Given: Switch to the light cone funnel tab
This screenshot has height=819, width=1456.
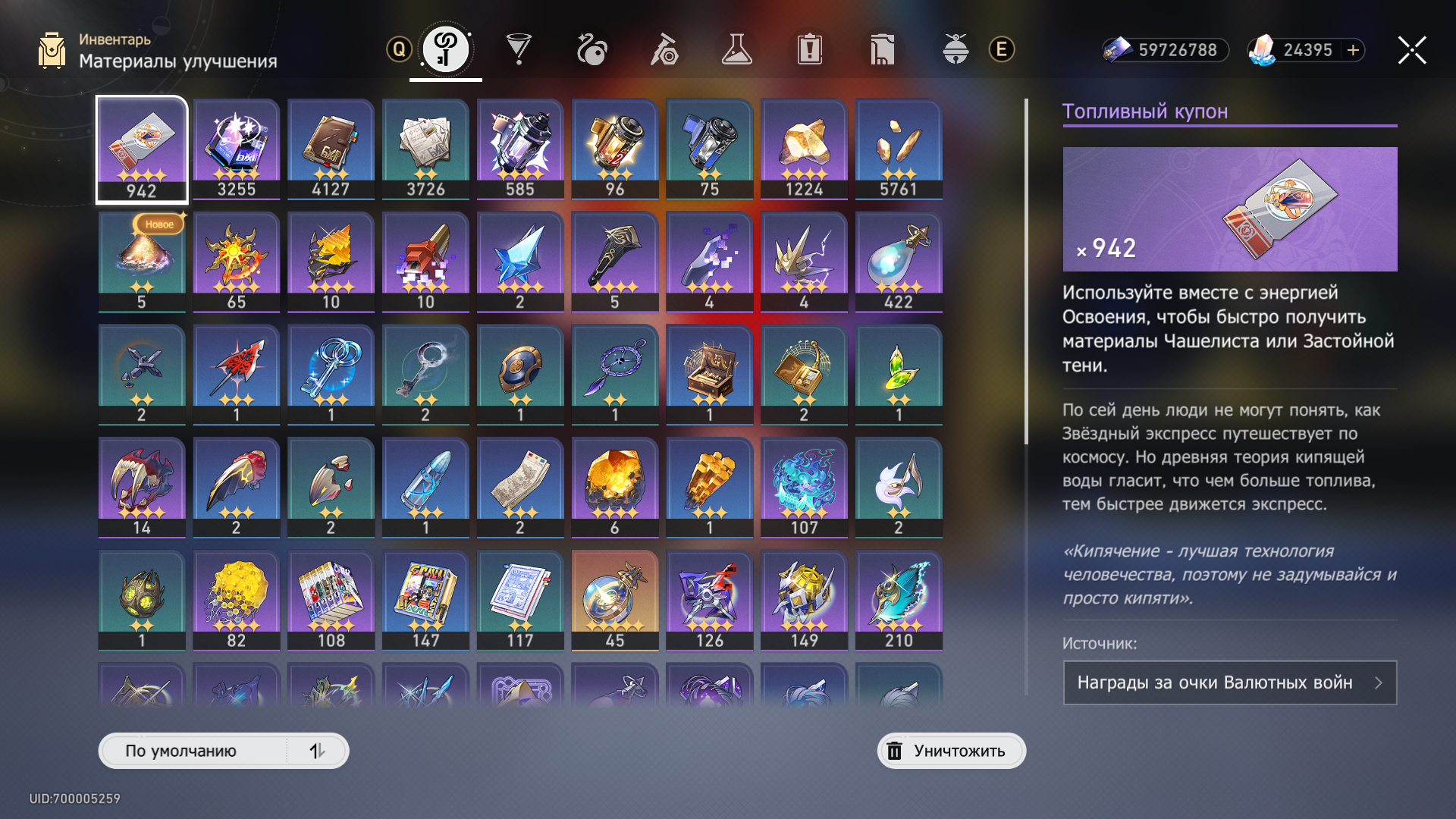Looking at the screenshot, I should tap(519, 50).
